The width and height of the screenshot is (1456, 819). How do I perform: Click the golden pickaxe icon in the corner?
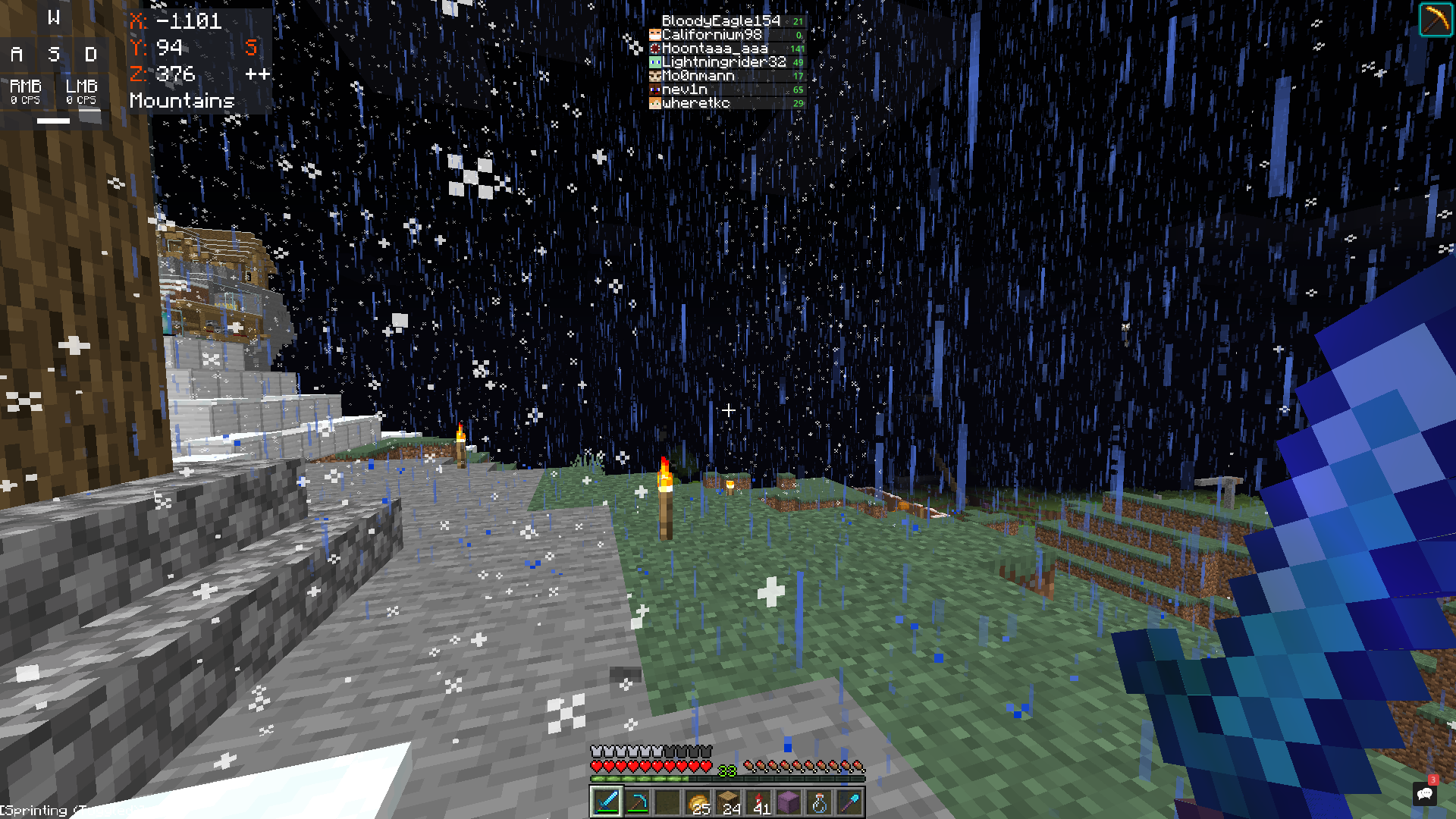click(1435, 20)
